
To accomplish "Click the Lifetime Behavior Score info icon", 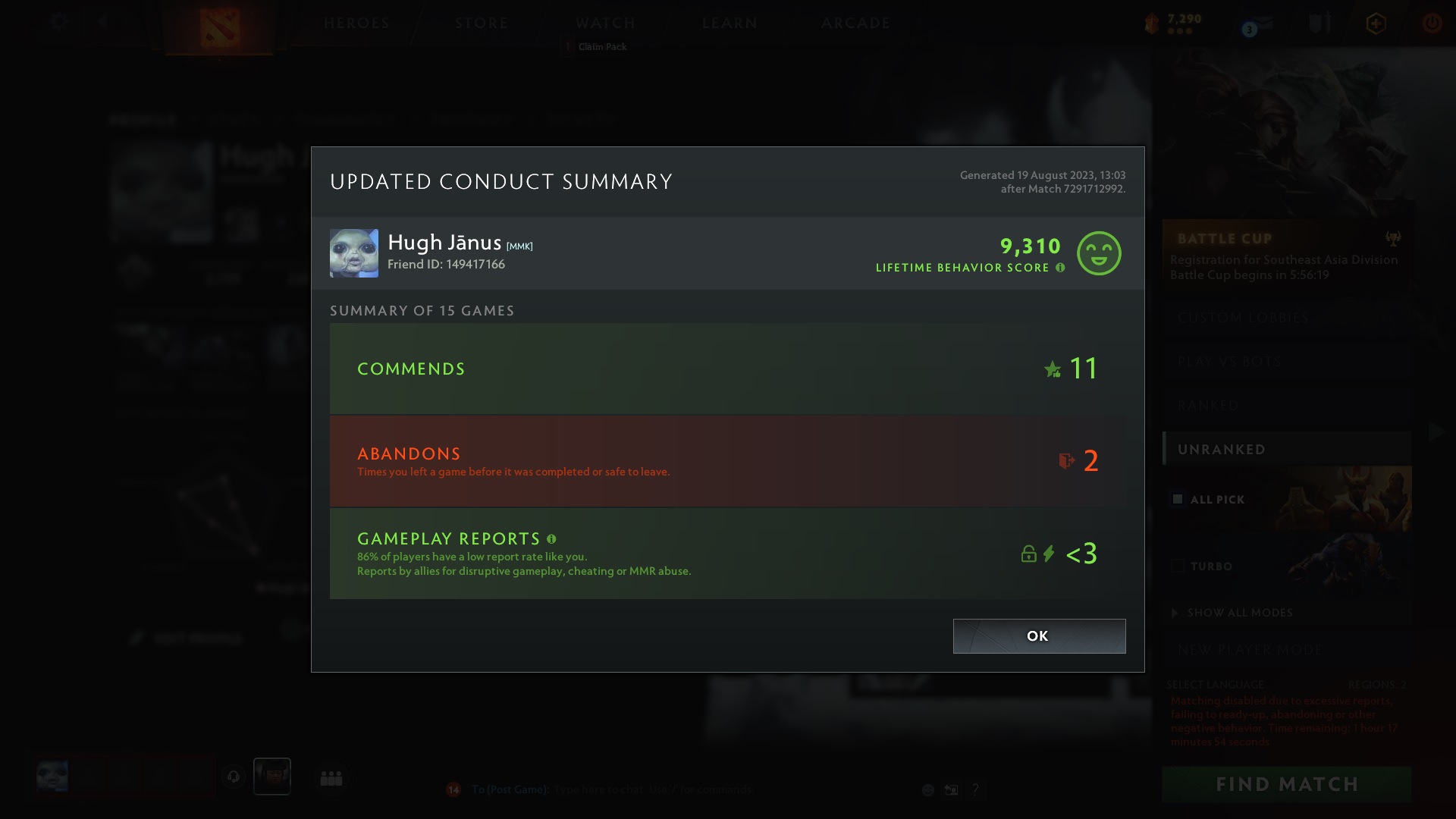I will [1059, 267].
